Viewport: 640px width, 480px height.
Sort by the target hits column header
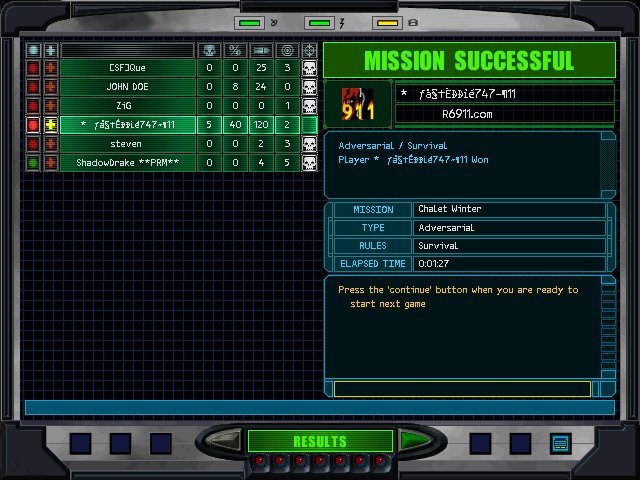[287, 50]
